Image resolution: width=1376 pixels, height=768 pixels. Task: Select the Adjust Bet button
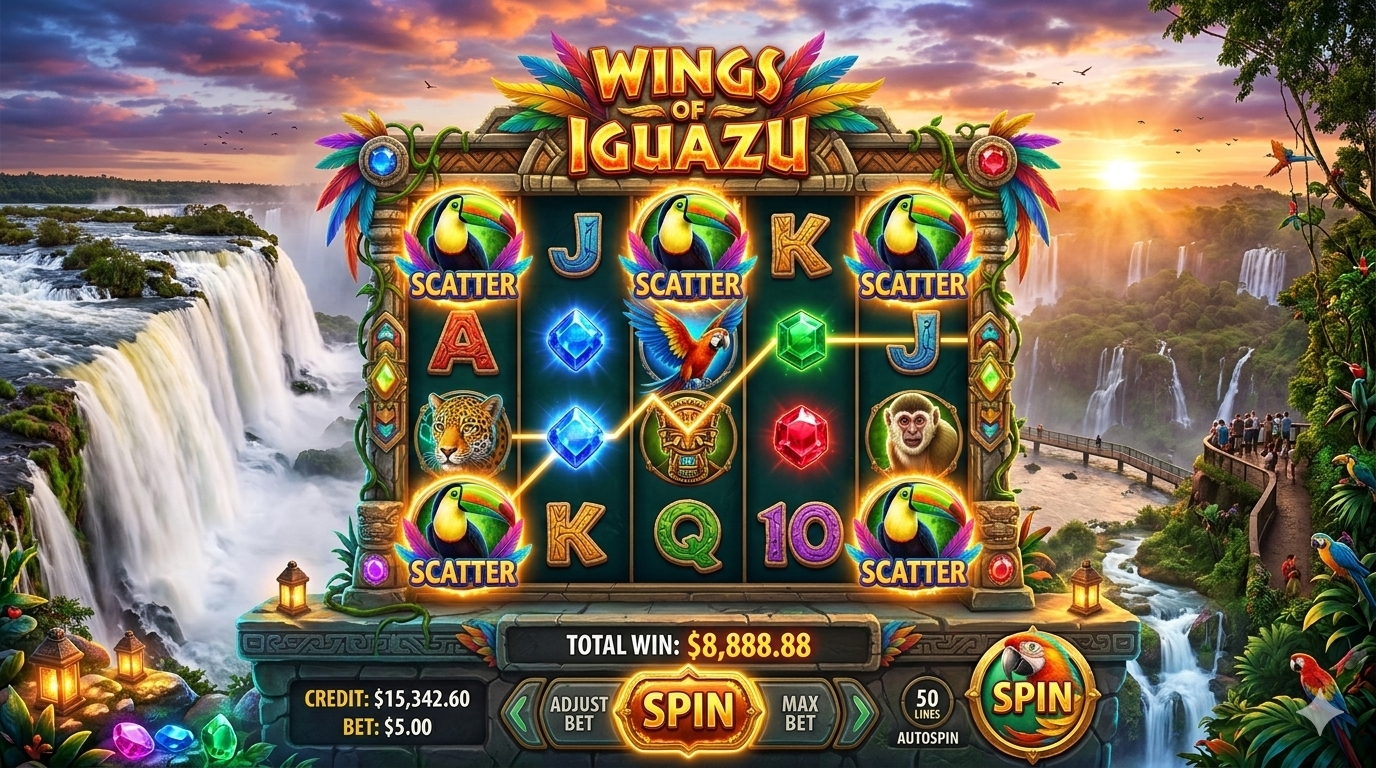pyautogui.click(x=578, y=712)
